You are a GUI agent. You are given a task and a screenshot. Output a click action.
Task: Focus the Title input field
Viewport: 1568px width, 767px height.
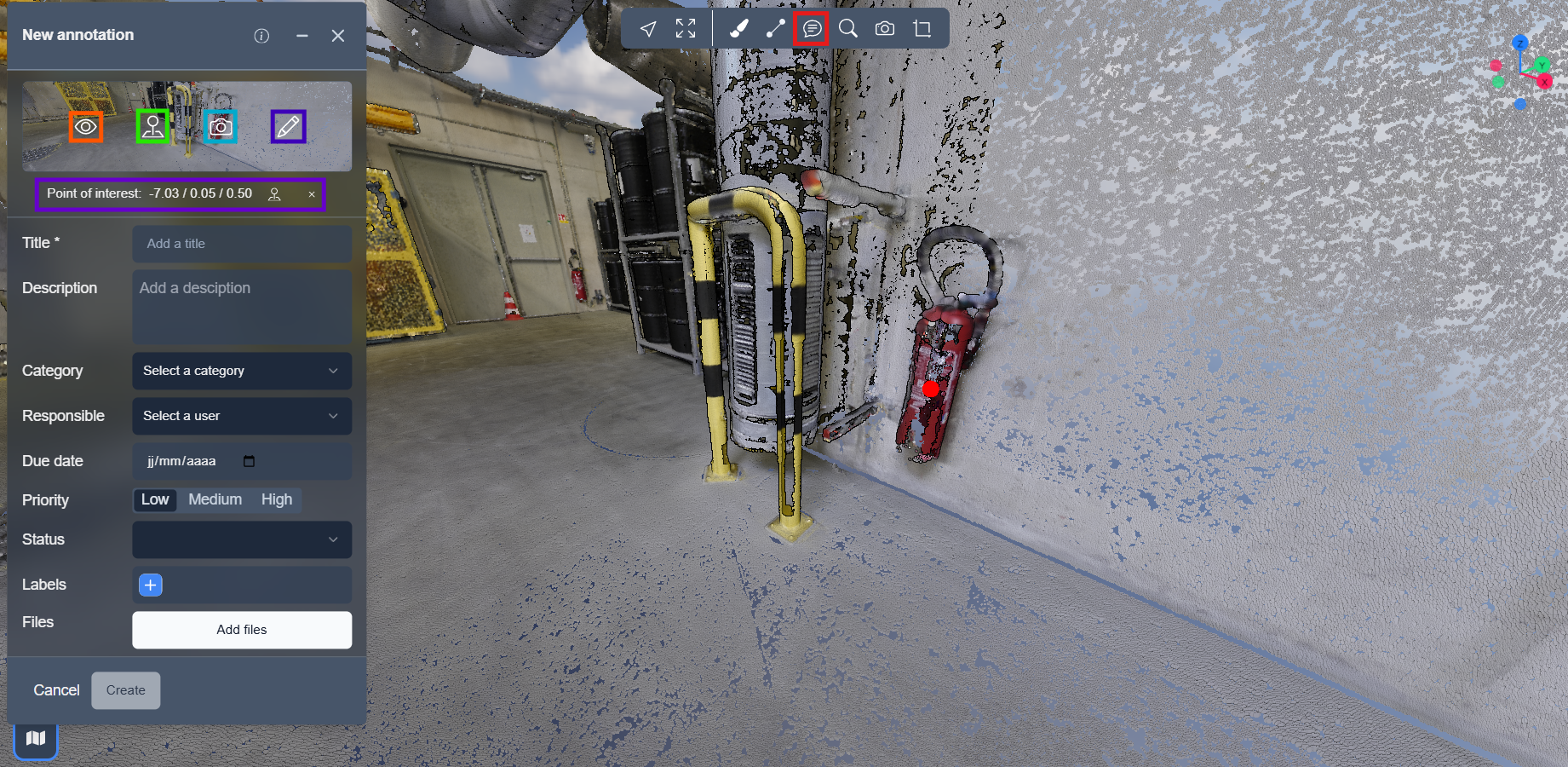[x=242, y=244]
